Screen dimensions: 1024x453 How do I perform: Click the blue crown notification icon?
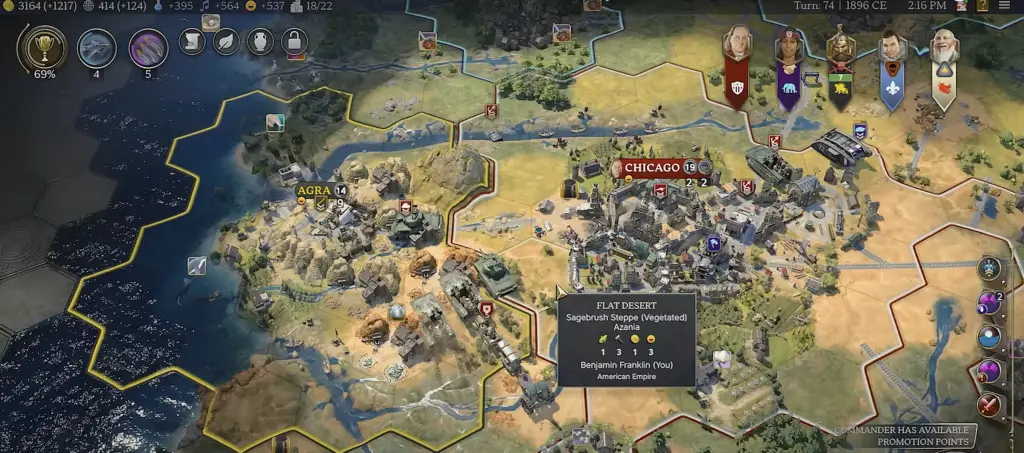tap(991, 268)
